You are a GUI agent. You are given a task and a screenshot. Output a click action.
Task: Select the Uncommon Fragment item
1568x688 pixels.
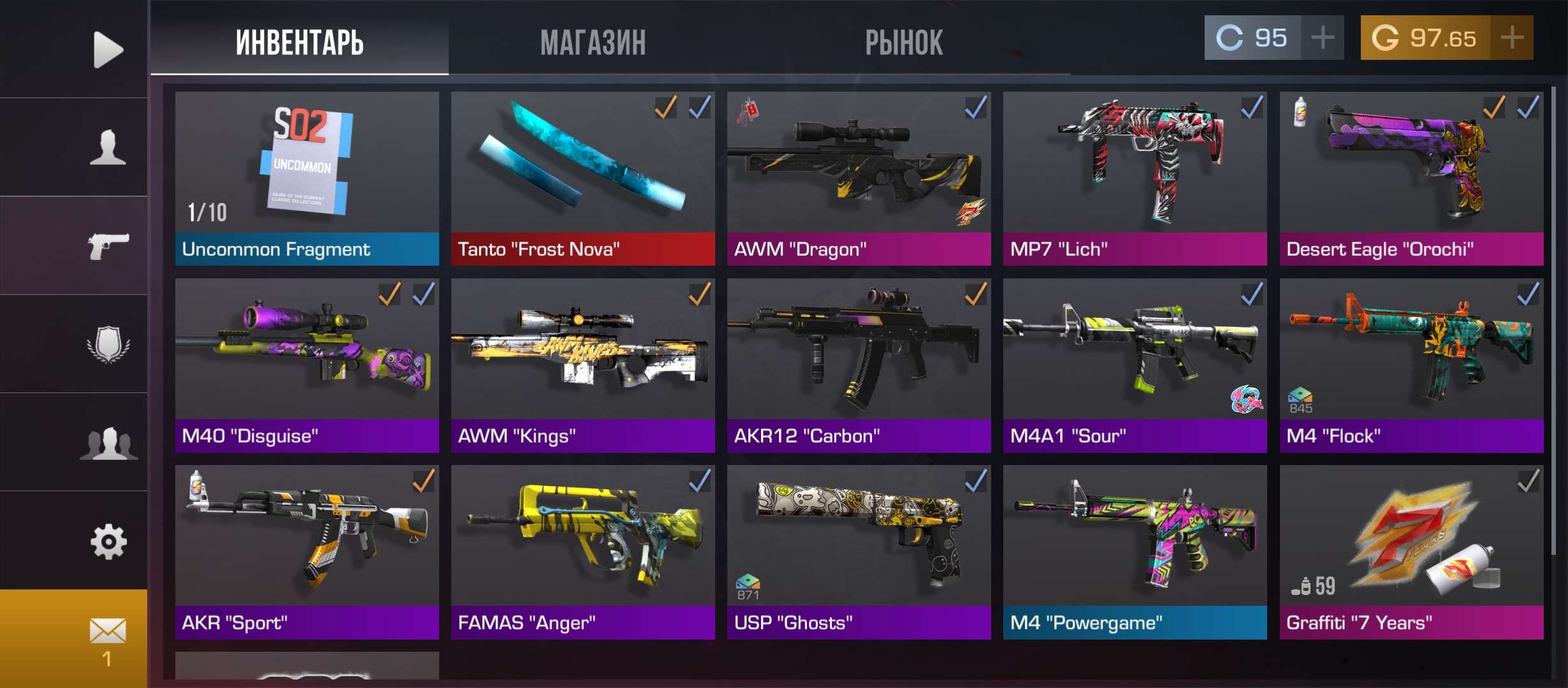(x=307, y=178)
